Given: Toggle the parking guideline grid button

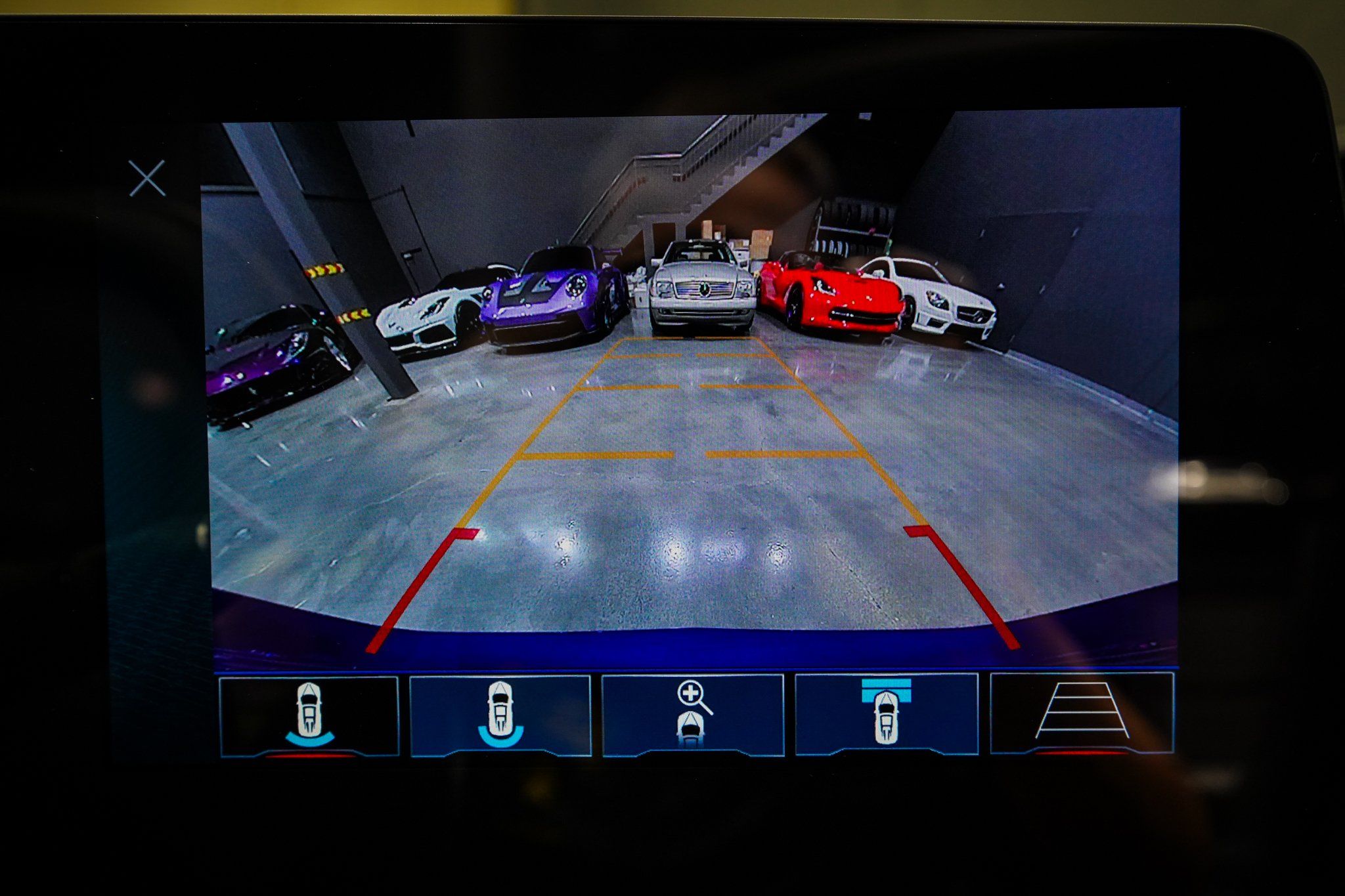Looking at the screenshot, I should [1082, 714].
